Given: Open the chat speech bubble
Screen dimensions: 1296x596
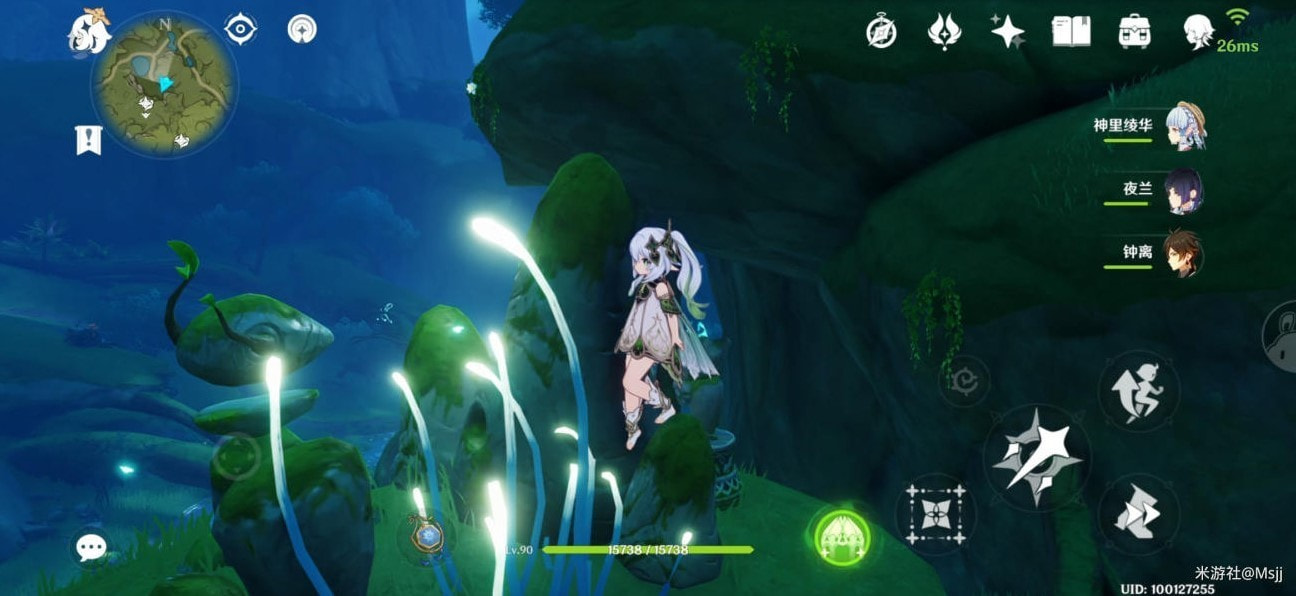Looking at the screenshot, I should pyautogui.click(x=91, y=547).
